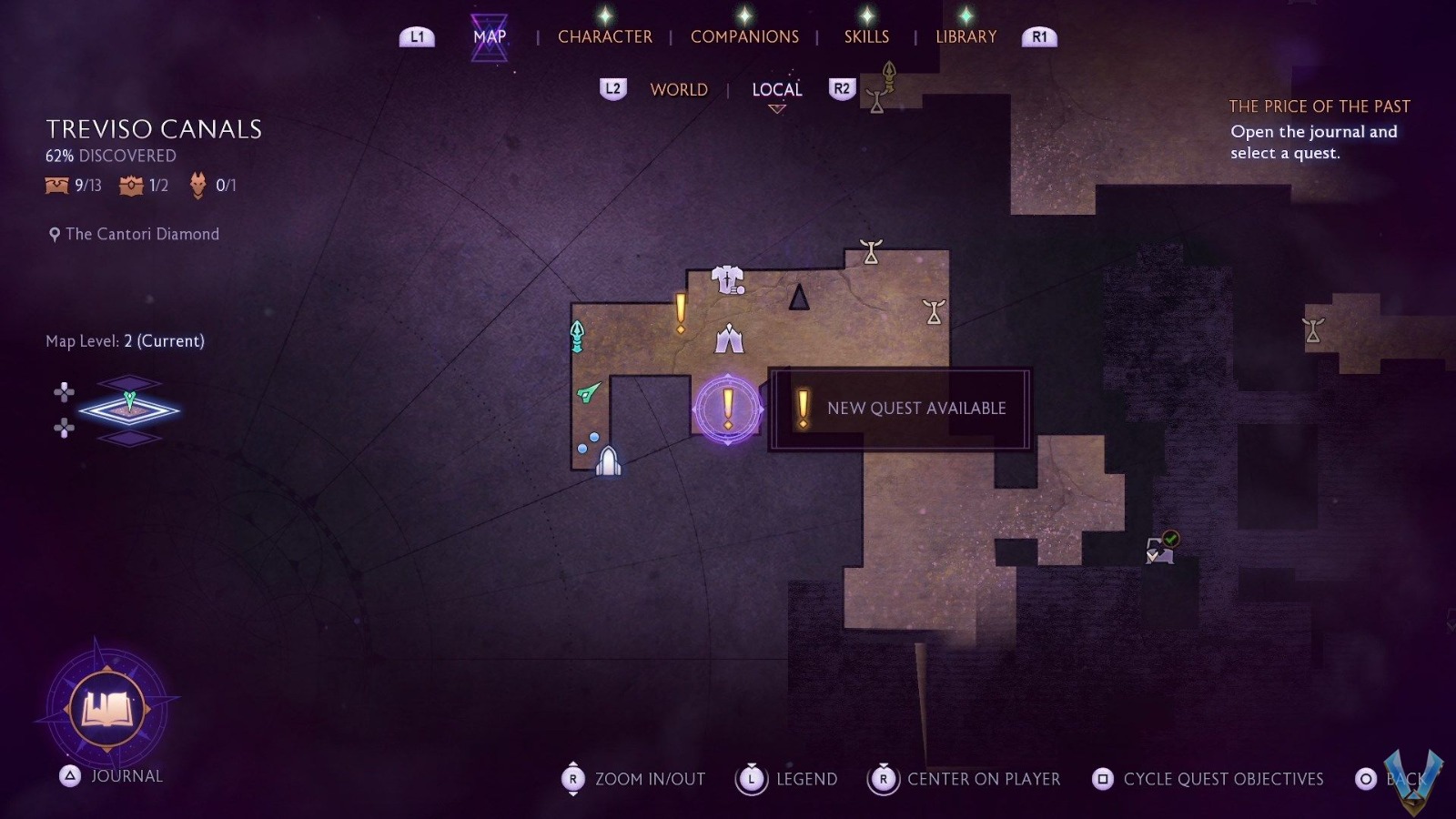This screenshot has height=819, width=1456.
Task: Select the highlighted new quest marker
Action: coord(728,409)
